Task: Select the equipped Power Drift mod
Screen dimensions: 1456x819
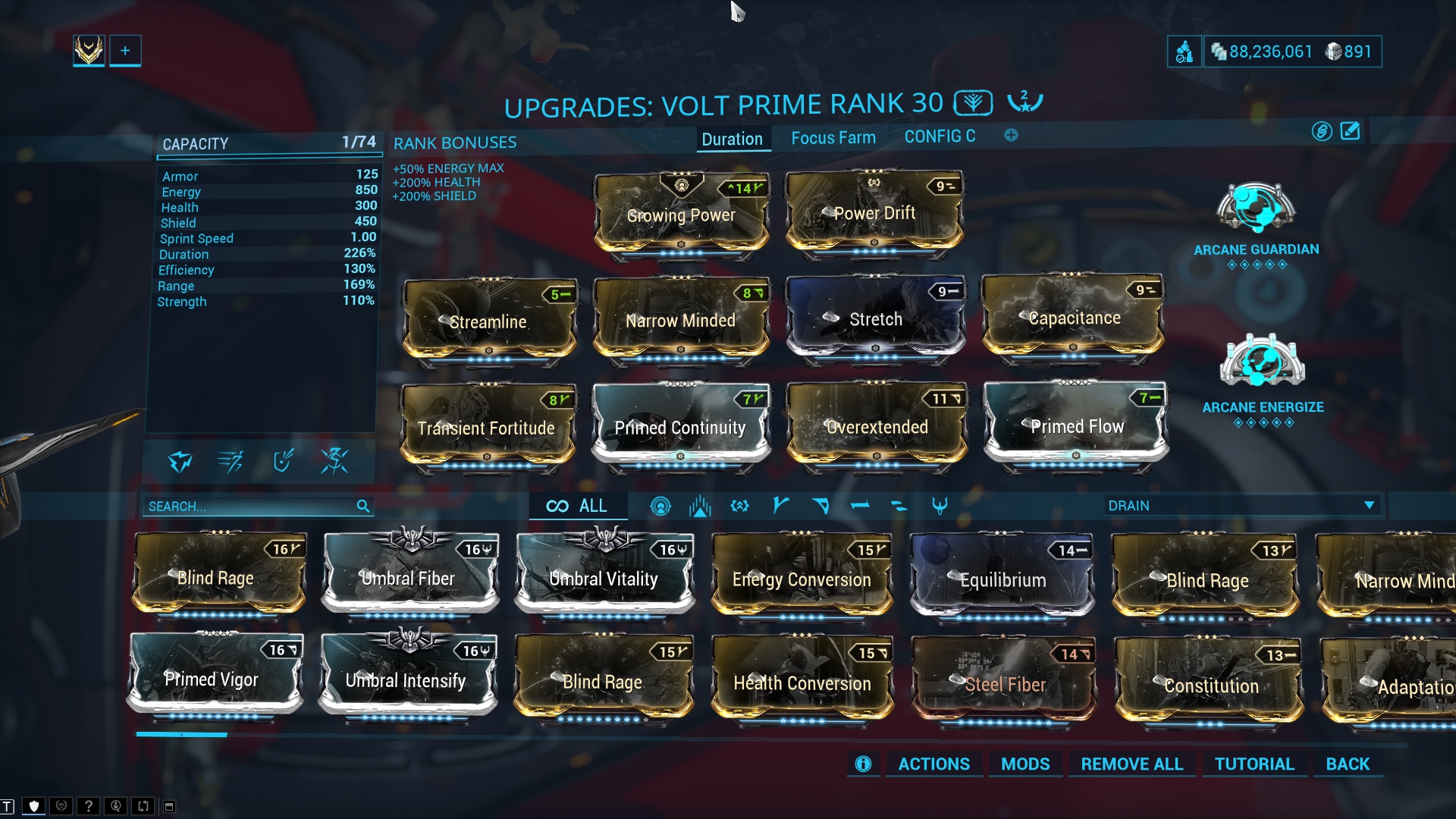Action: (x=874, y=214)
